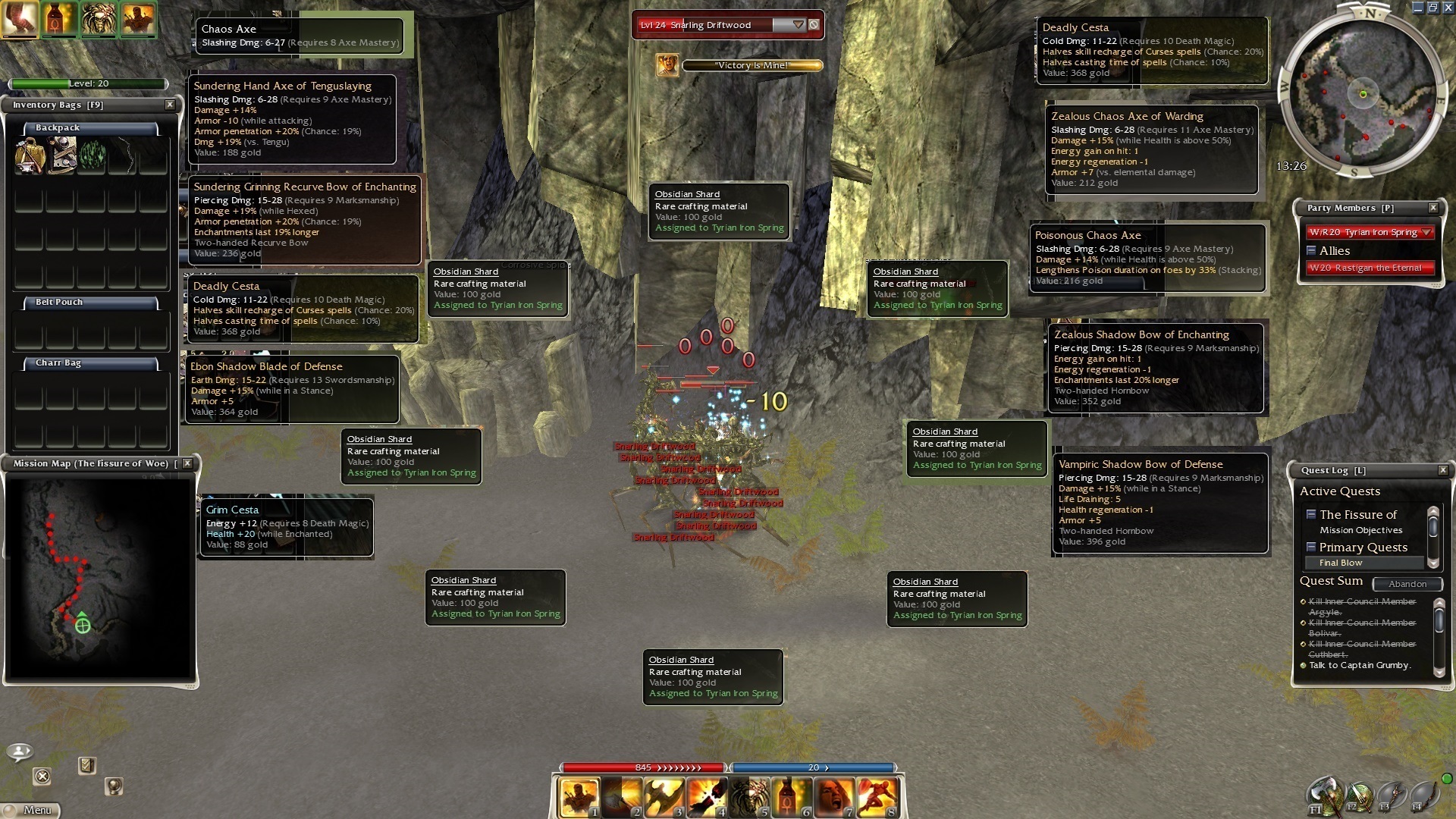Image resolution: width=1456 pixels, height=819 pixels.
Task: Open the globe world map icon
Action: click(114, 786)
